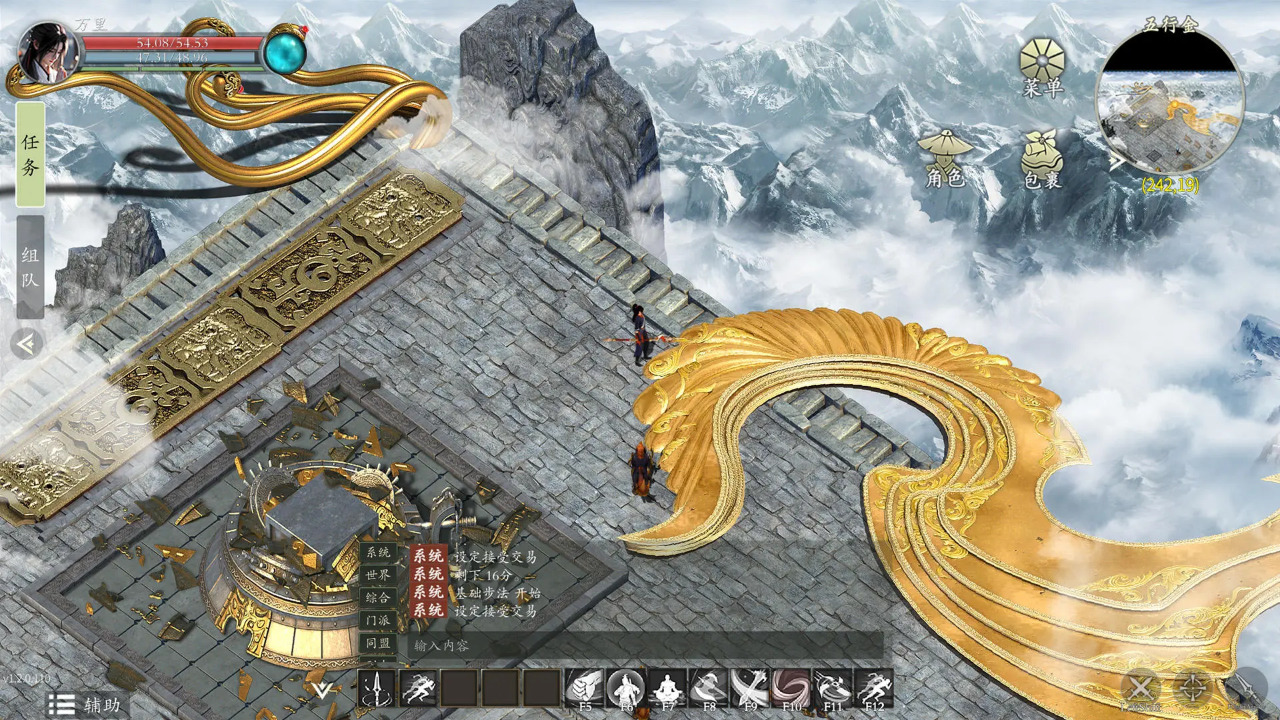This screenshot has height=720, width=1280.
Task: Click the player portrait avatar
Action: coord(48,52)
